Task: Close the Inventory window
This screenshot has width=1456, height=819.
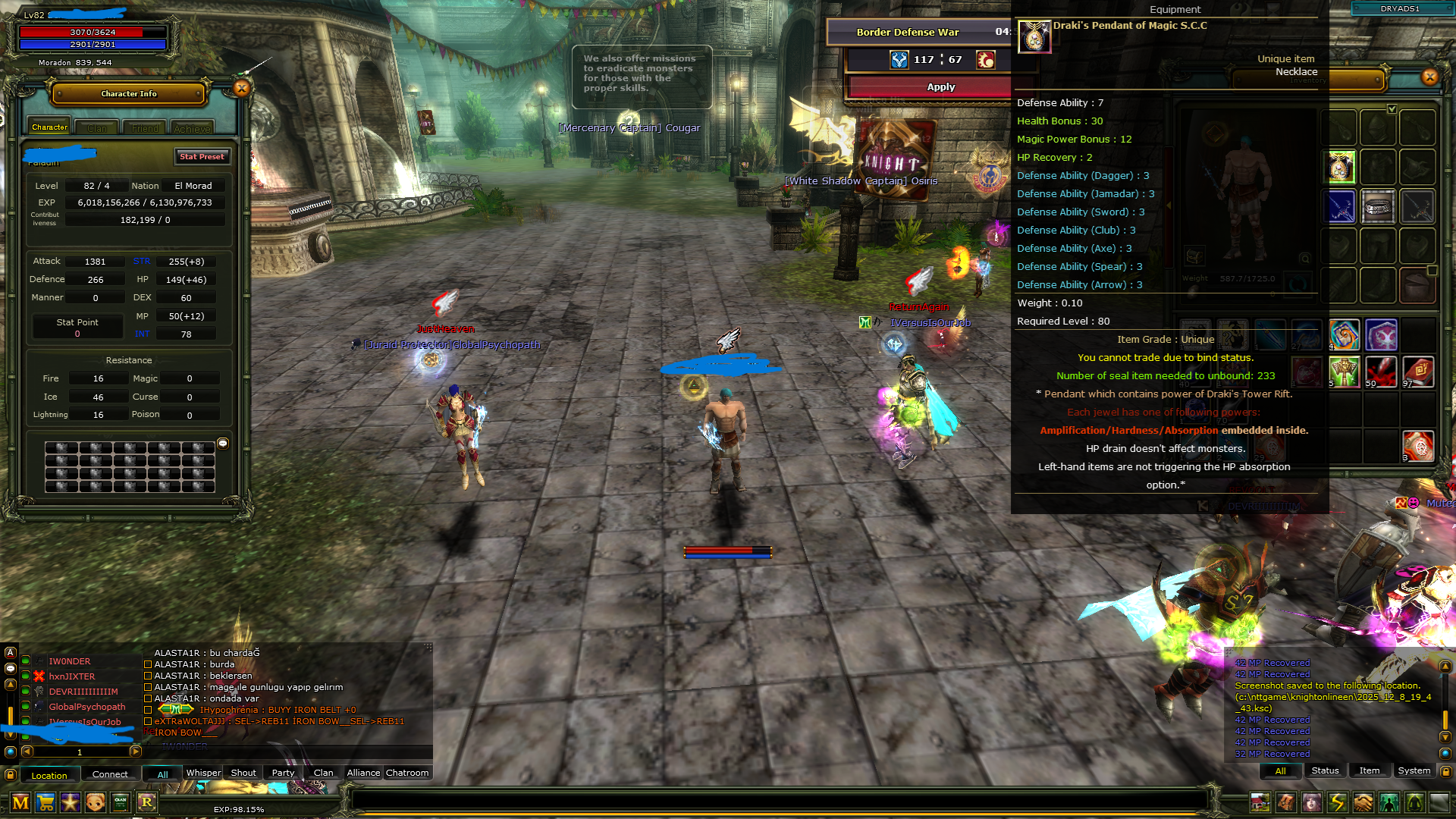Action: point(1429,77)
